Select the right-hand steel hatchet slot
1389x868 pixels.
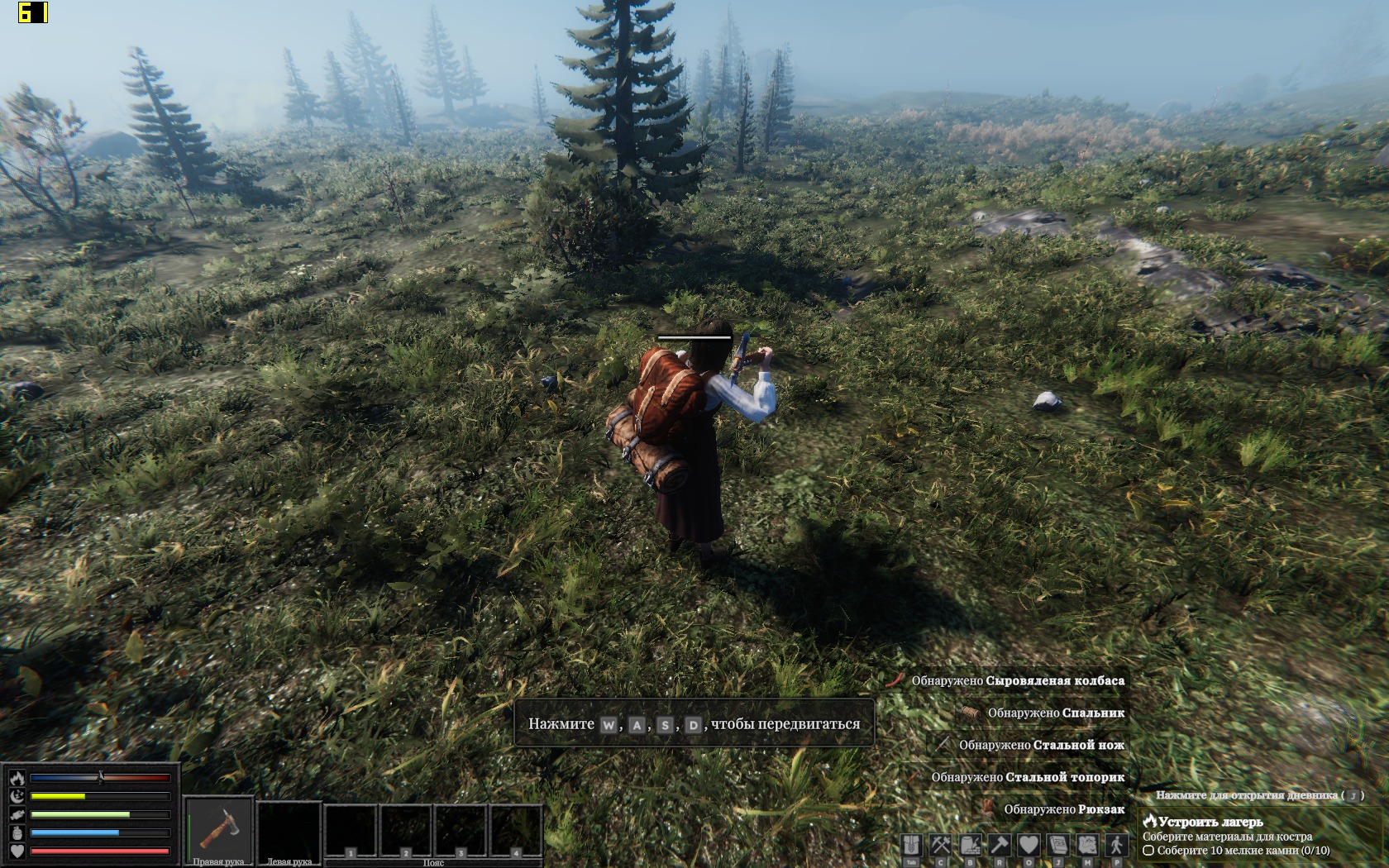pyautogui.click(x=218, y=830)
